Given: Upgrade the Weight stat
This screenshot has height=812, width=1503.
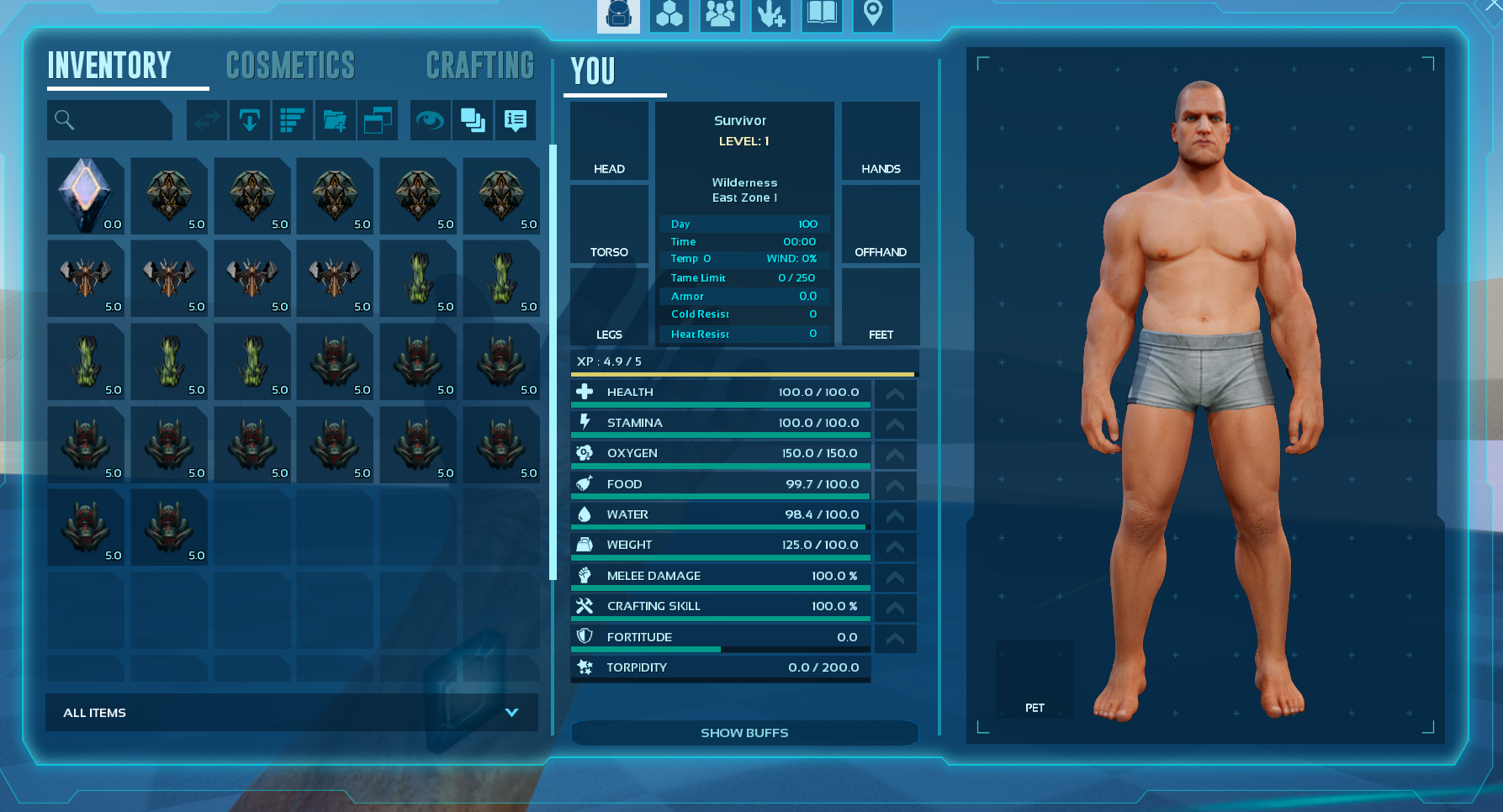Looking at the screenshot, I should pyautogui.click(x=895, y=546).
